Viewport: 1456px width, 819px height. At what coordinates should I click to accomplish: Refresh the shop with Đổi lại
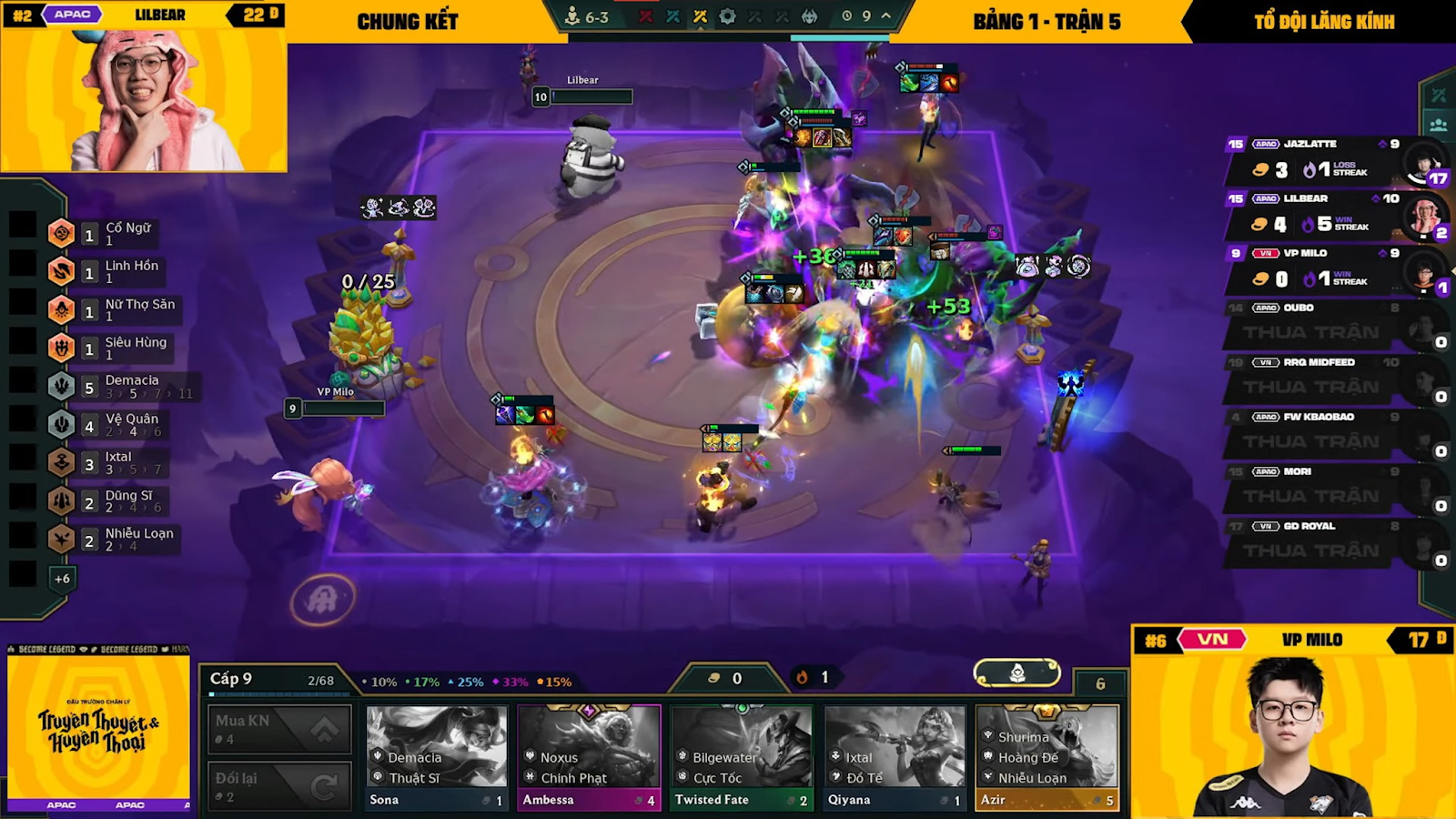click(279, 785)
